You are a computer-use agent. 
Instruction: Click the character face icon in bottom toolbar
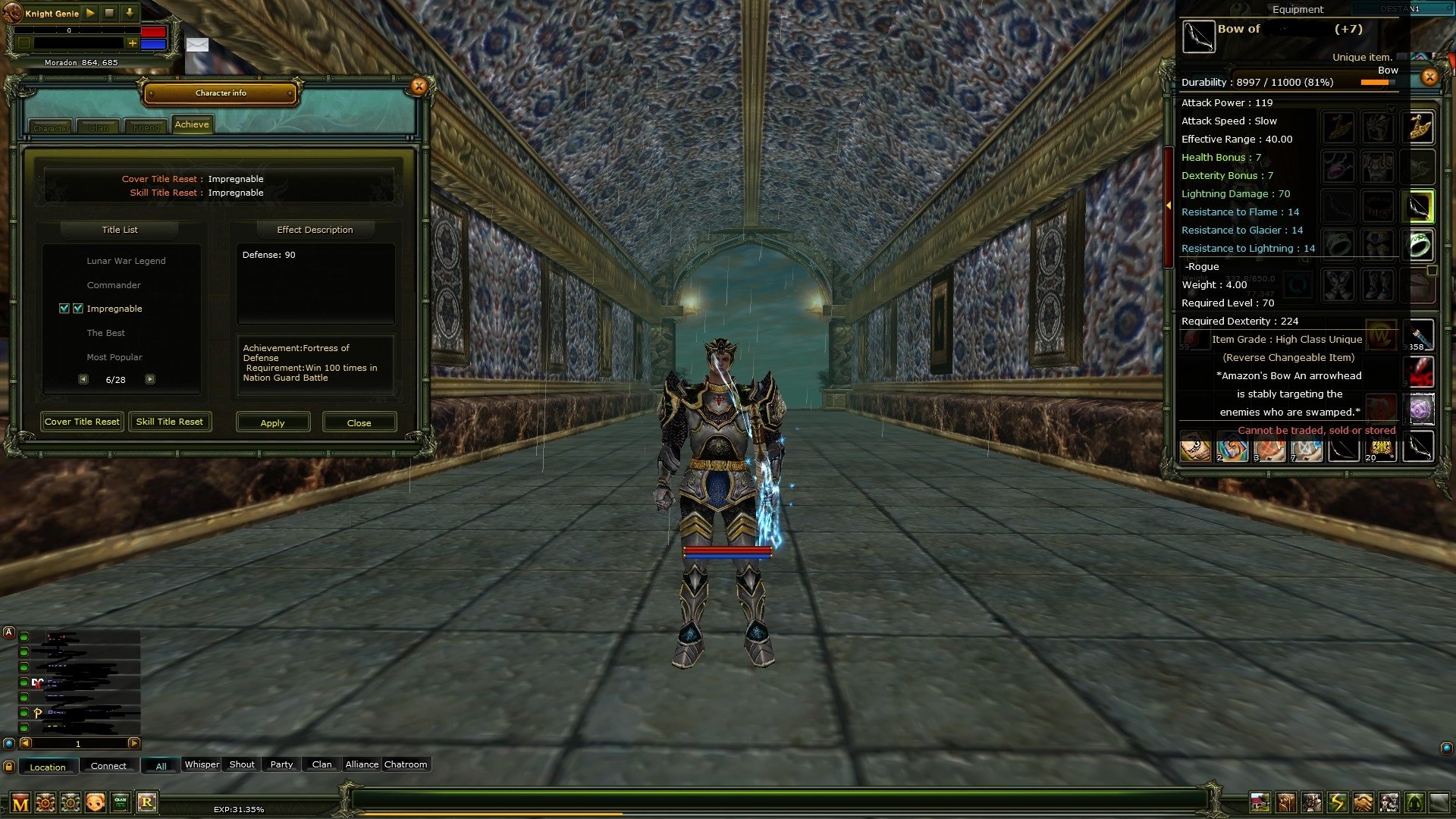click(96, 802)
